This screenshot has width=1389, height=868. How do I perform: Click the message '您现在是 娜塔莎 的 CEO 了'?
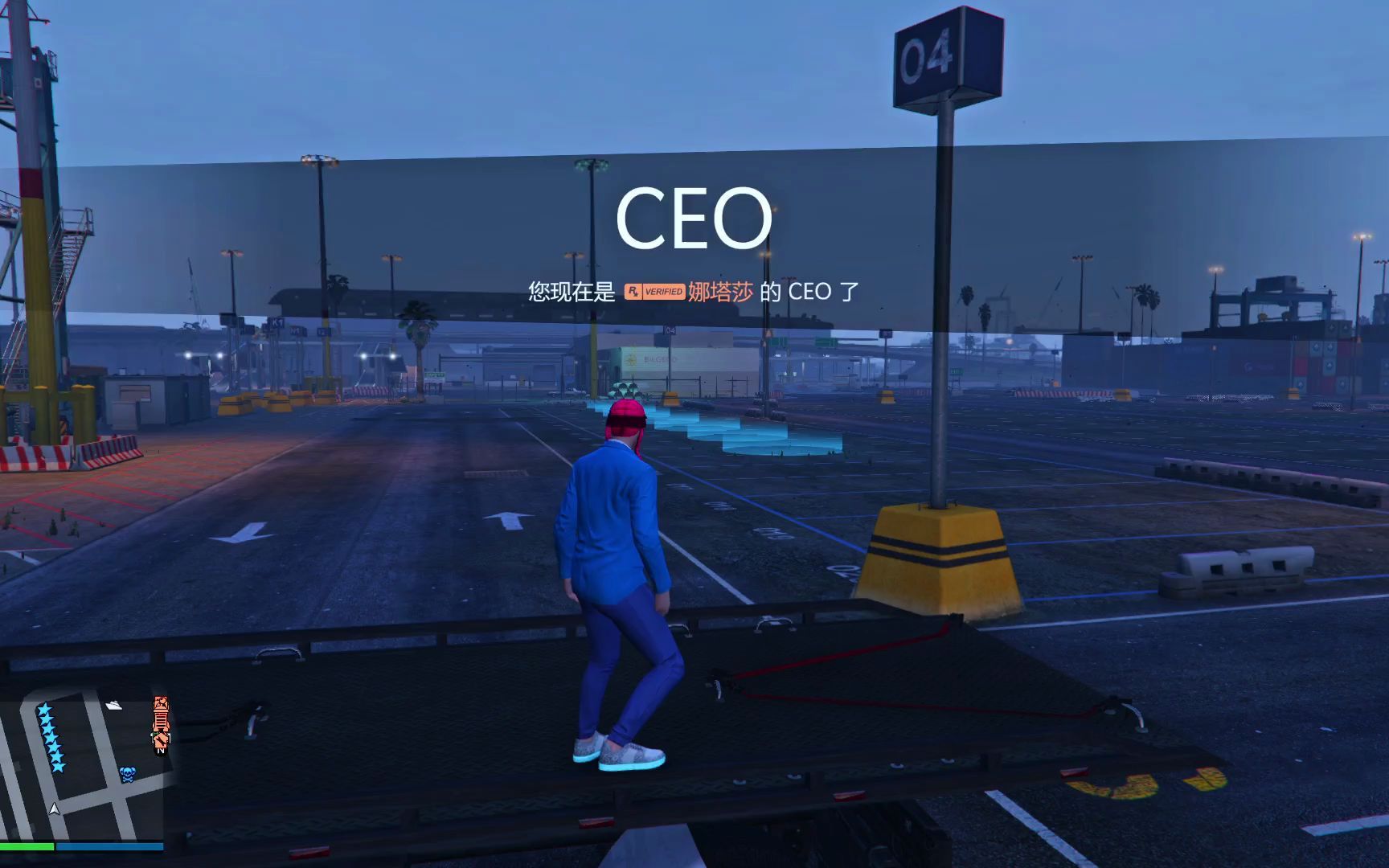691,292
